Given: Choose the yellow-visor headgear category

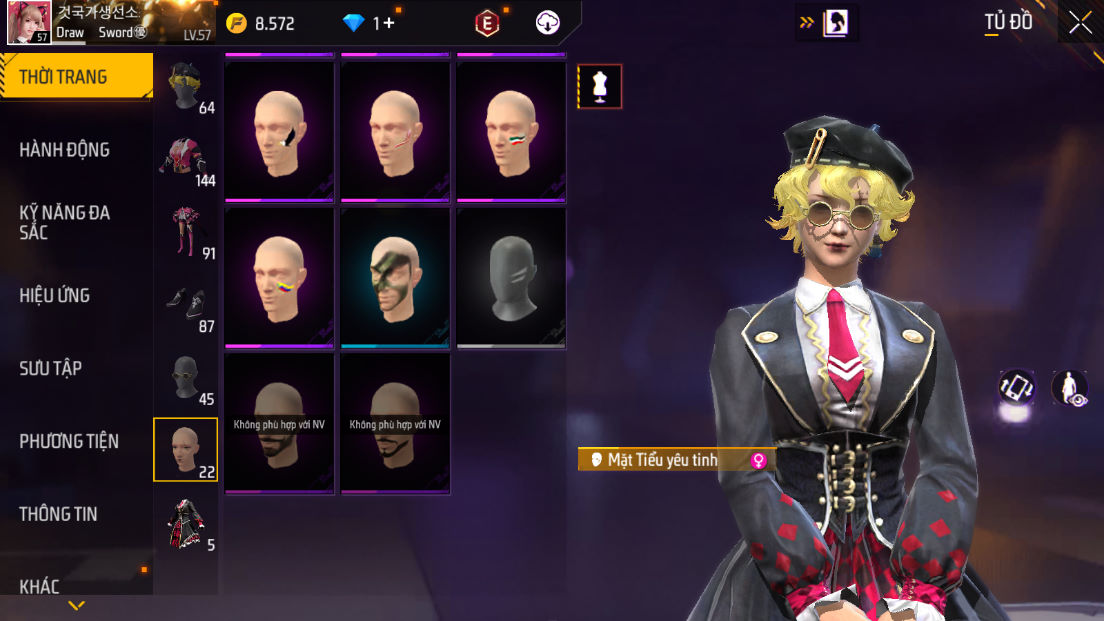Looking at the screenshot, I should click(x=185, y=88).
